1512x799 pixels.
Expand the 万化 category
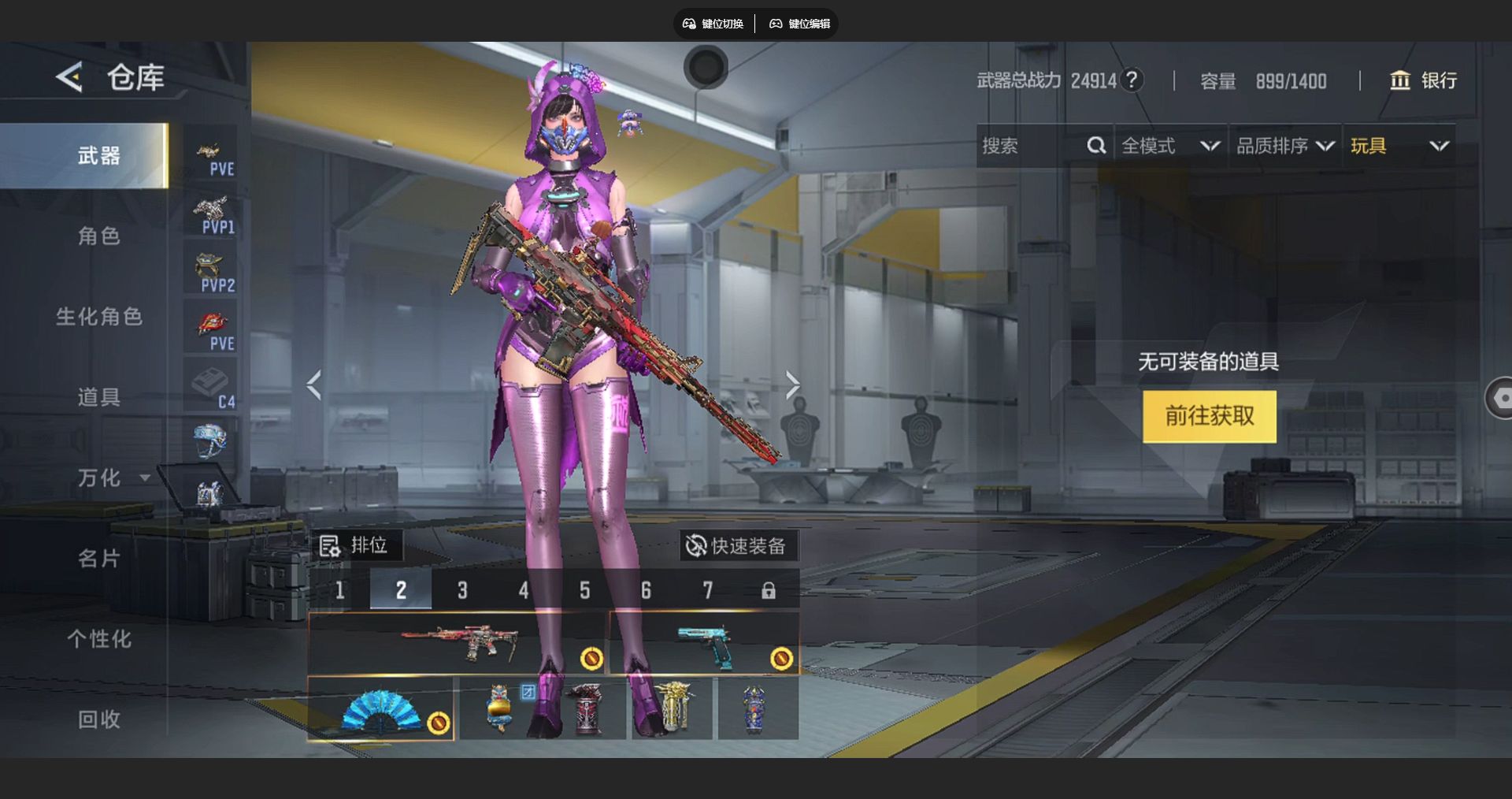tap(110, 478)
